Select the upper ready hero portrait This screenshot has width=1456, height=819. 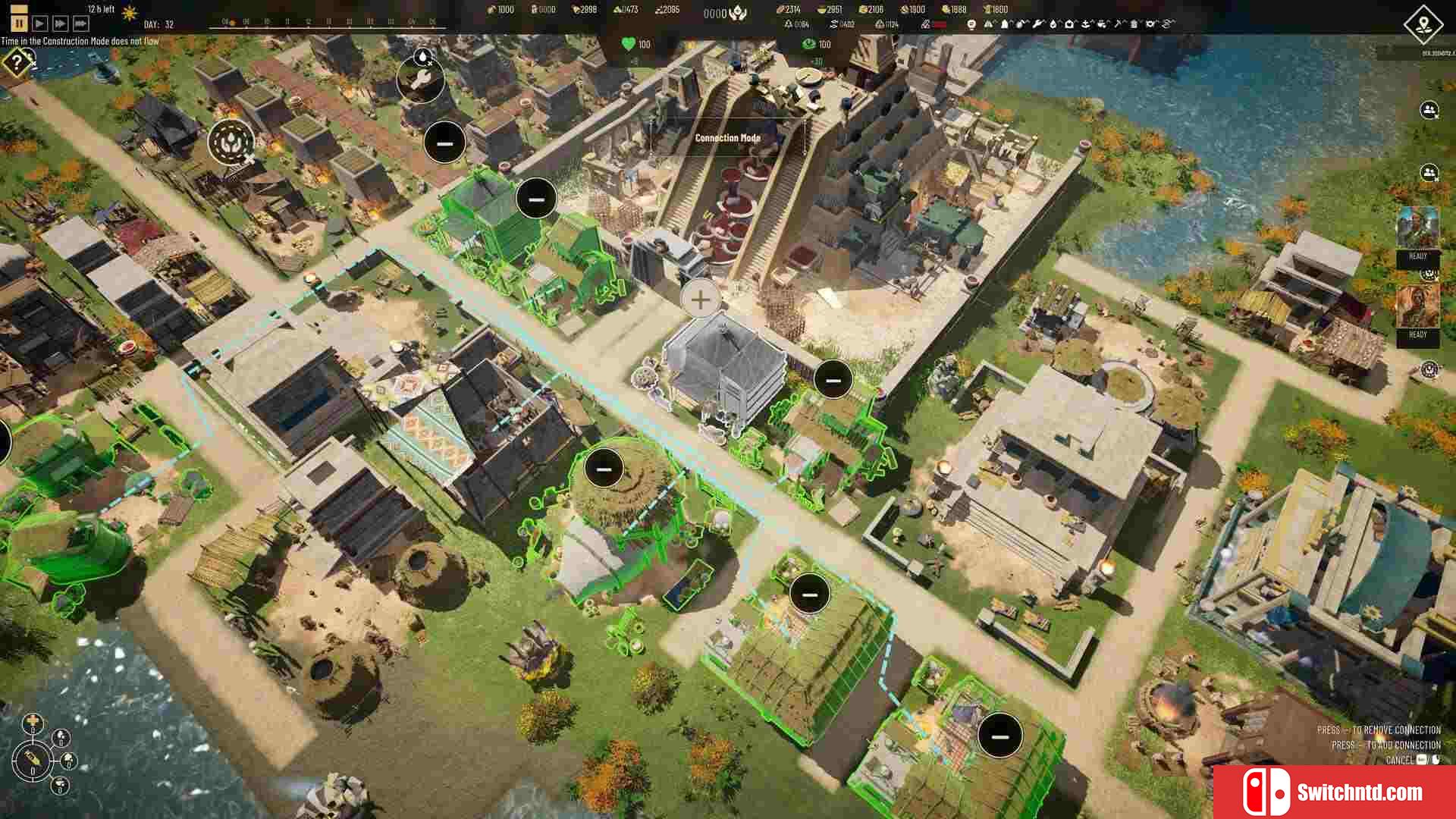pos(1417,228)
